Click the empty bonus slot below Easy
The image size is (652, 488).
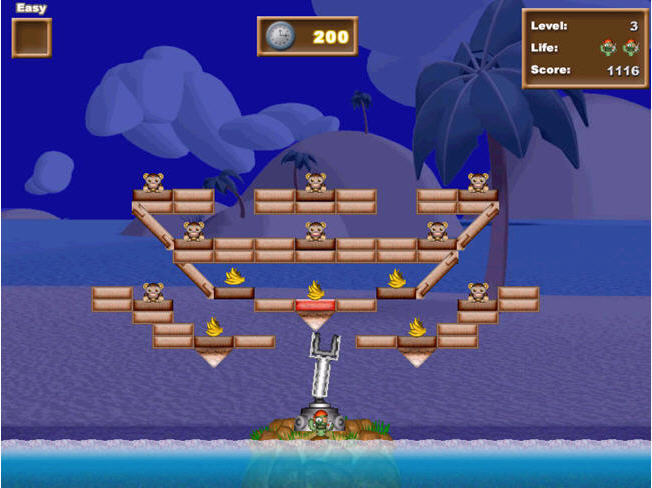[x=31, y=38]
